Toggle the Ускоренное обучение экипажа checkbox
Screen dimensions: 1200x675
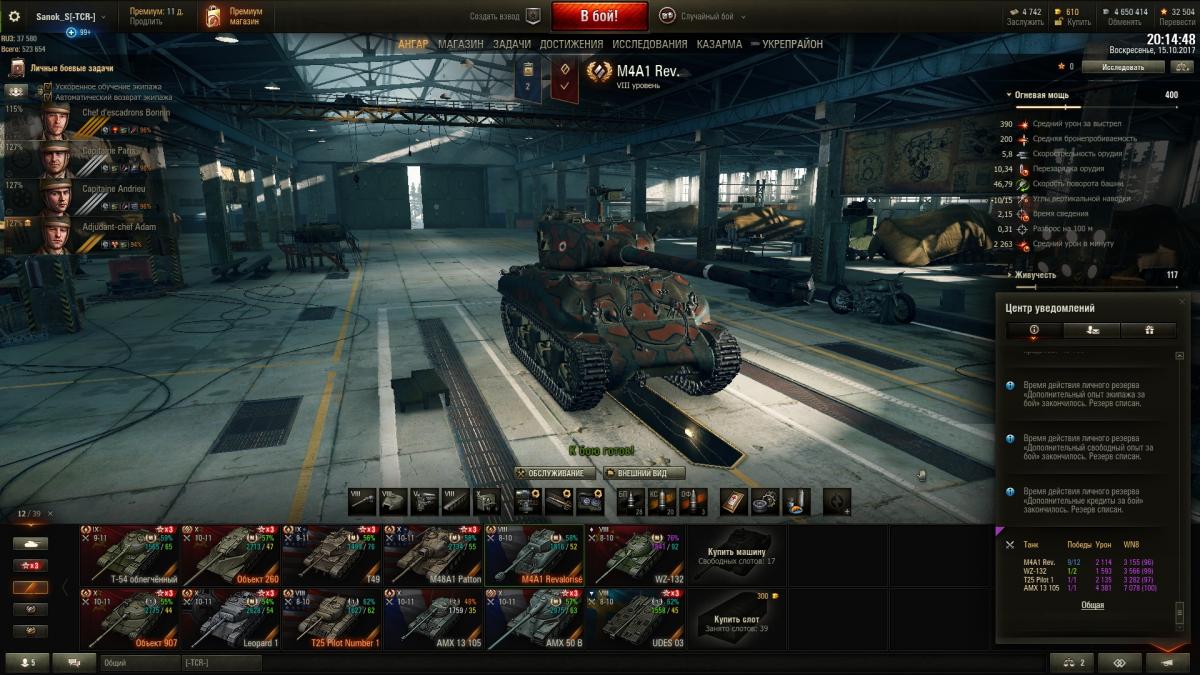(47, 88)
